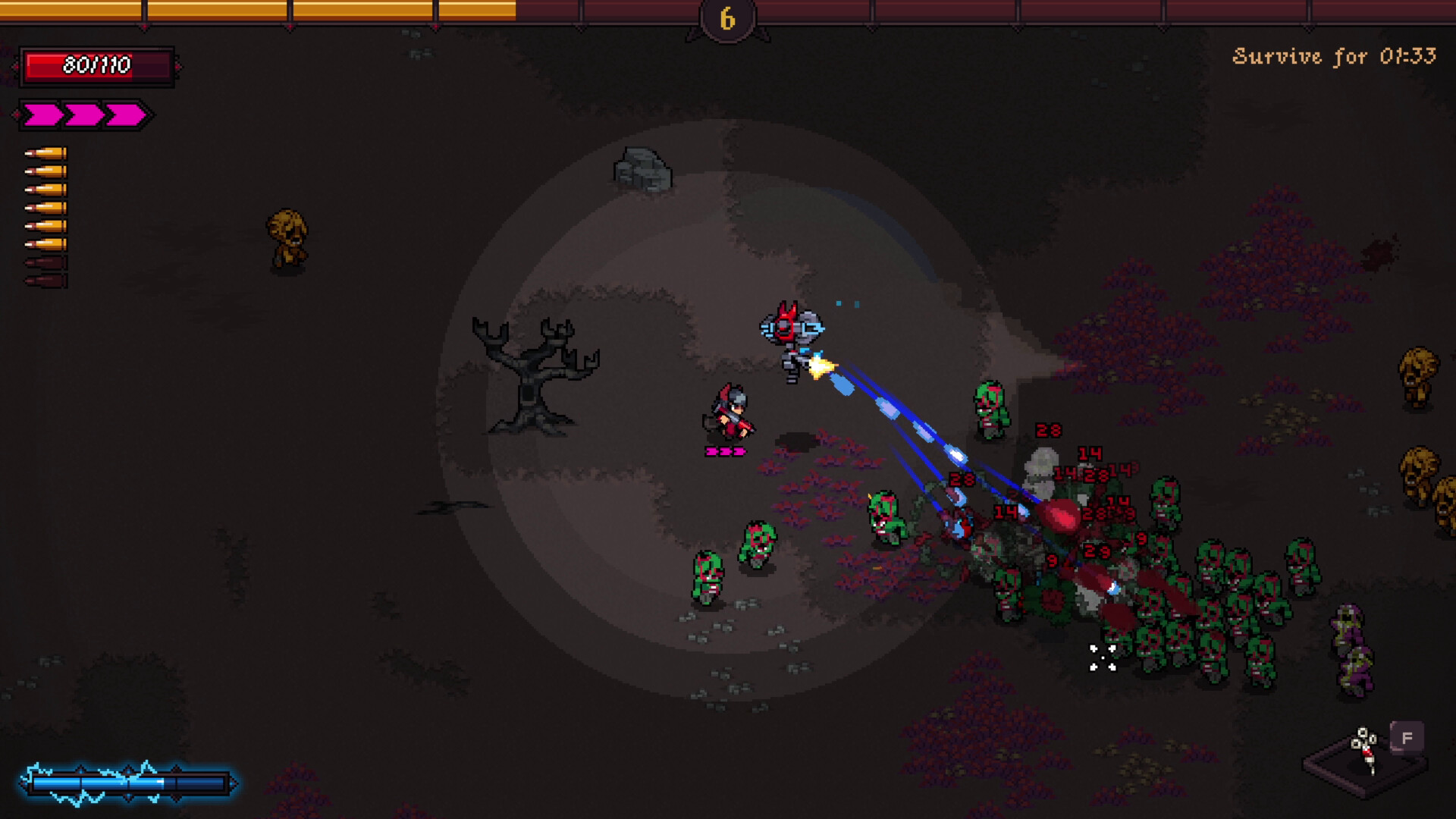The image size is (1456, 819).
Task: Click the Survive for 01:33 timer text
Action: point(1336,55)
